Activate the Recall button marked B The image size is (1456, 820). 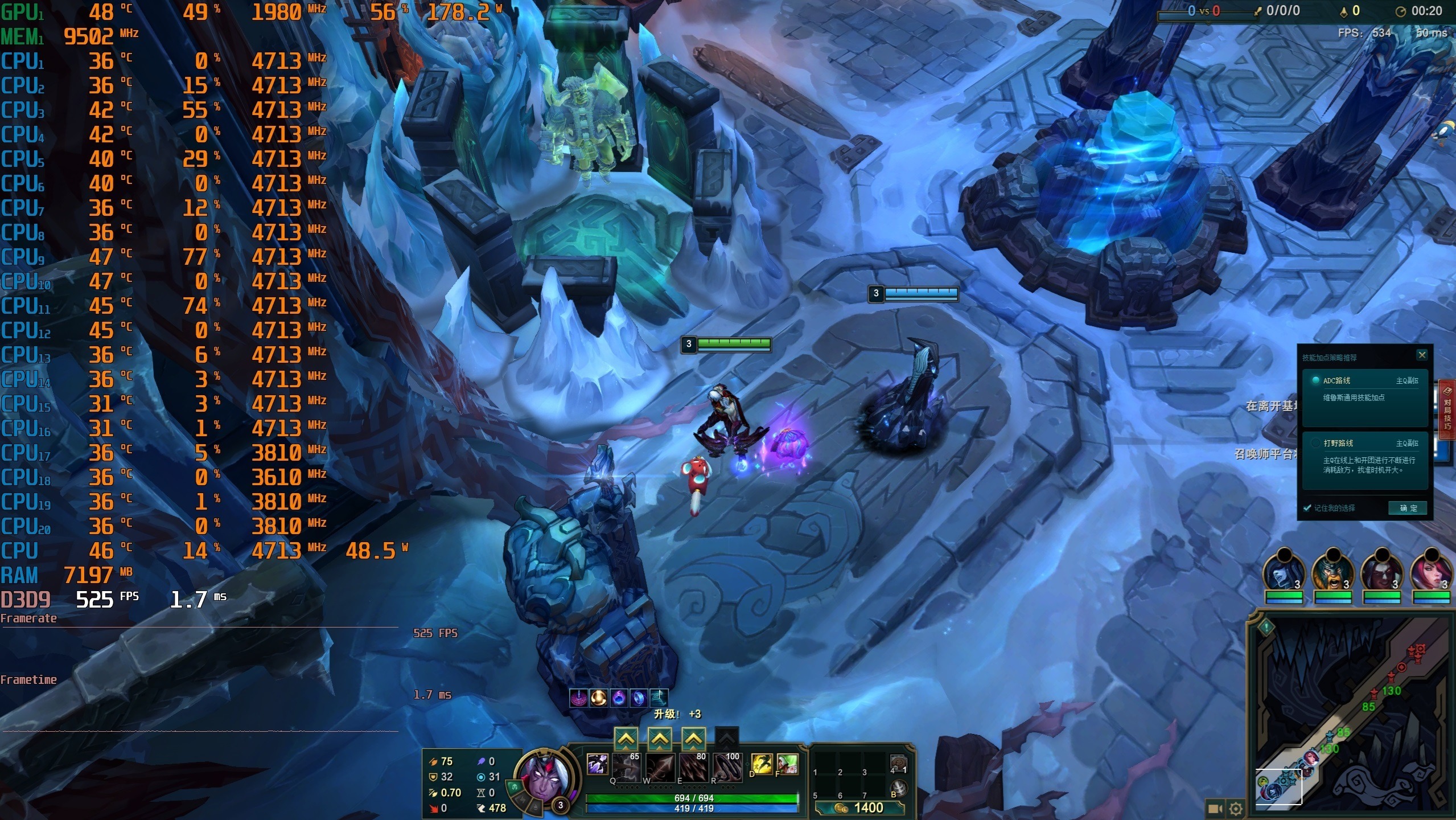click(898, 789)
